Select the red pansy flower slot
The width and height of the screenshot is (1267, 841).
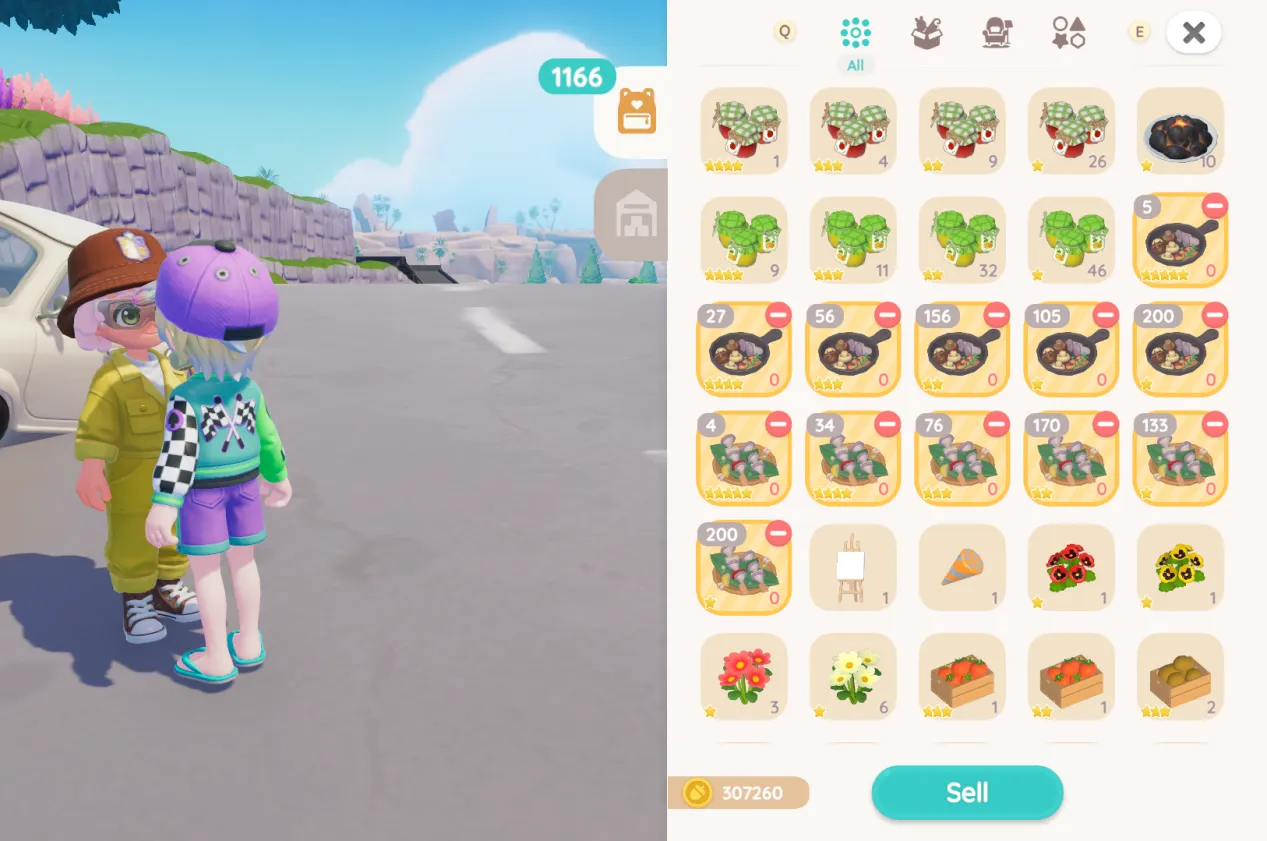pyautogui.click(x=1071, y=567)
